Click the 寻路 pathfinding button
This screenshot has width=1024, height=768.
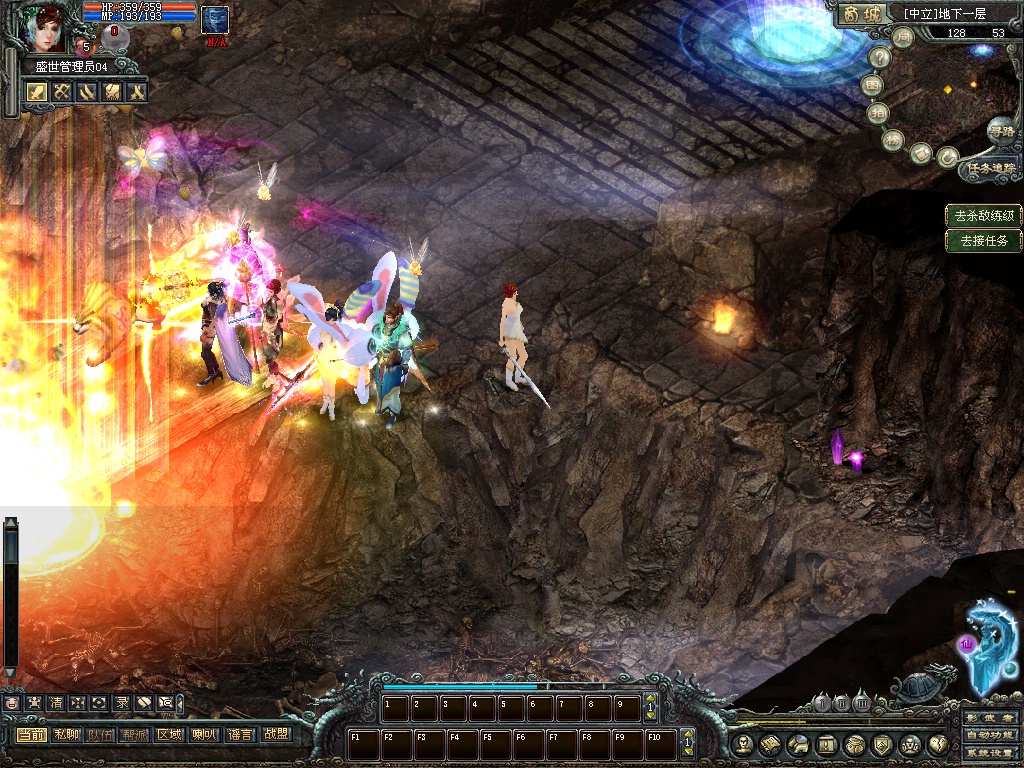(1000, 129)
